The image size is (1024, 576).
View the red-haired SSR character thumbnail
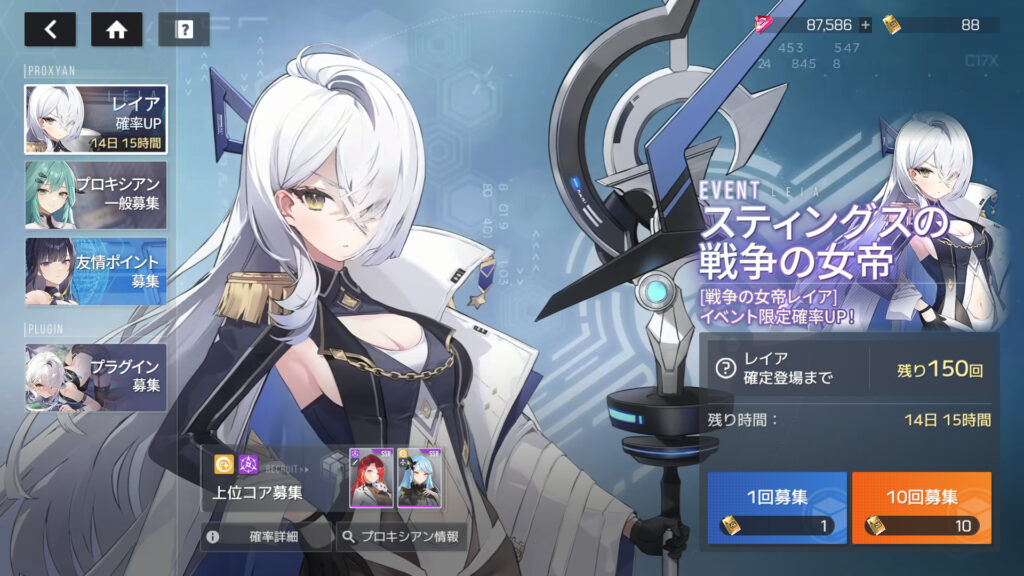pyautogui.click(x=371, y=477)
